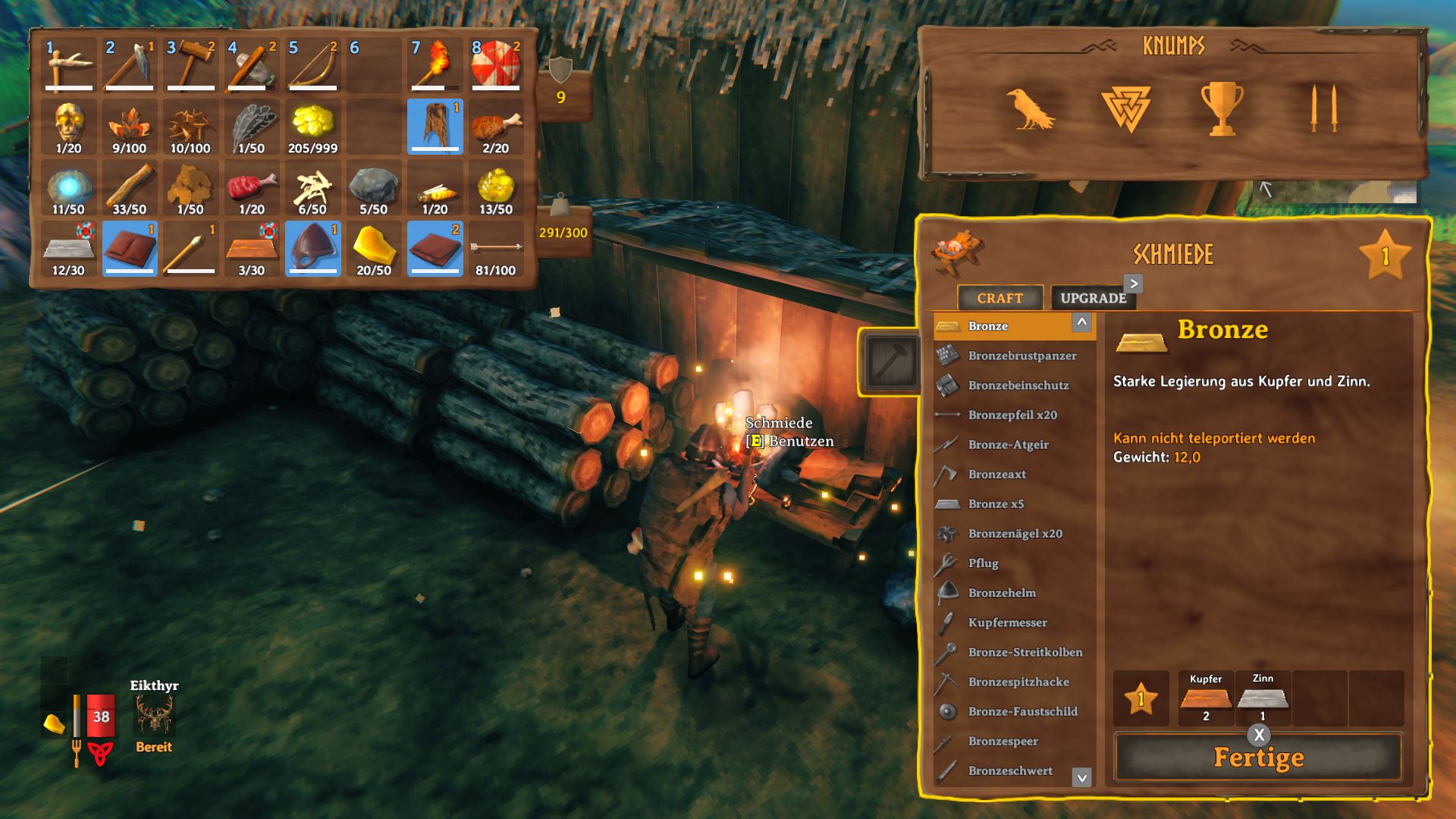Viewport: 1456px width, 819px height.
Task: Select the torch in hotbar slot 7
Action: (x=435, y=64)
